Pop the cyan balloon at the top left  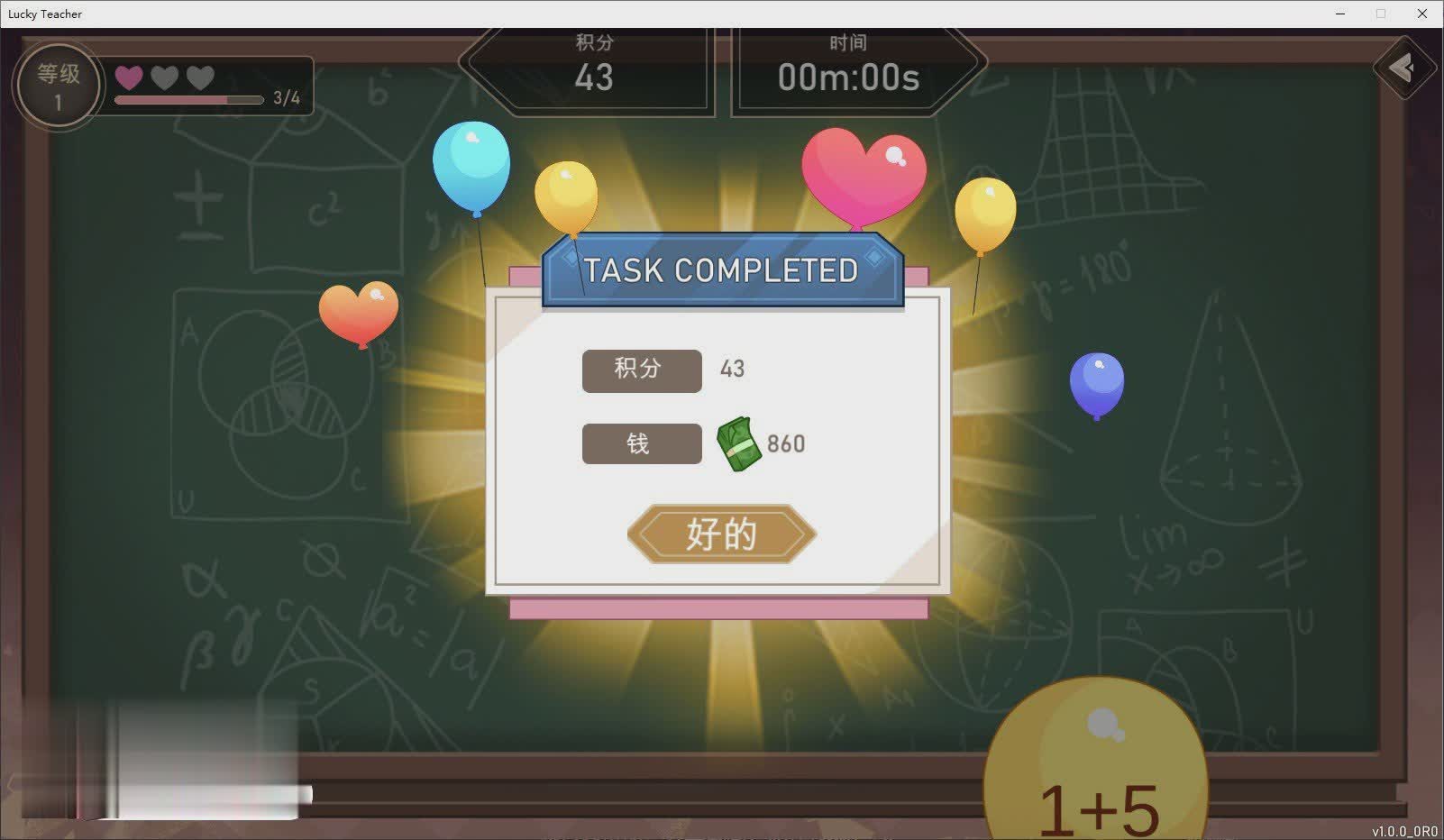(x=470, y=167)
